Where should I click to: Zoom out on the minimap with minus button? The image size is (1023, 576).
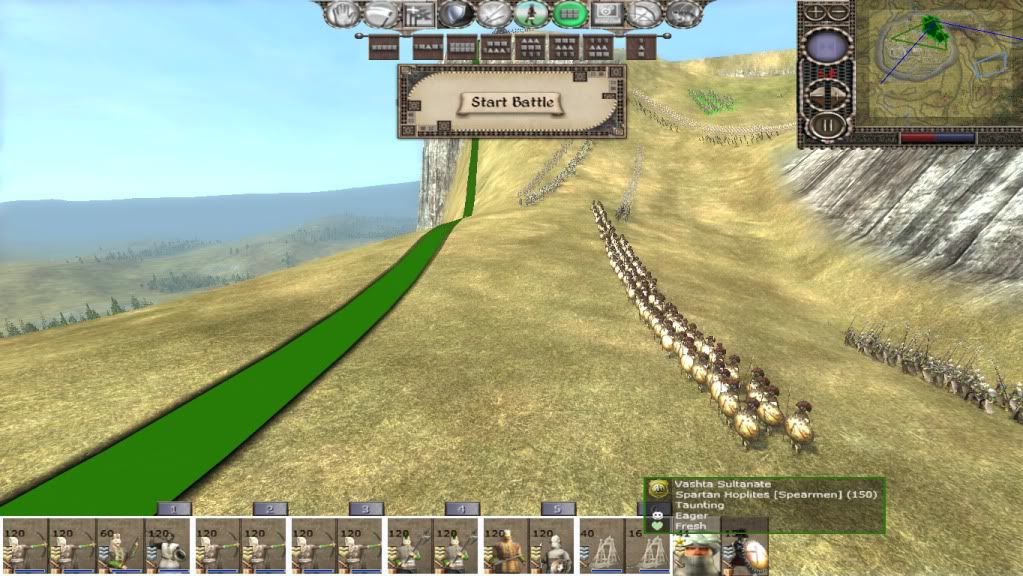click(838, 13)
